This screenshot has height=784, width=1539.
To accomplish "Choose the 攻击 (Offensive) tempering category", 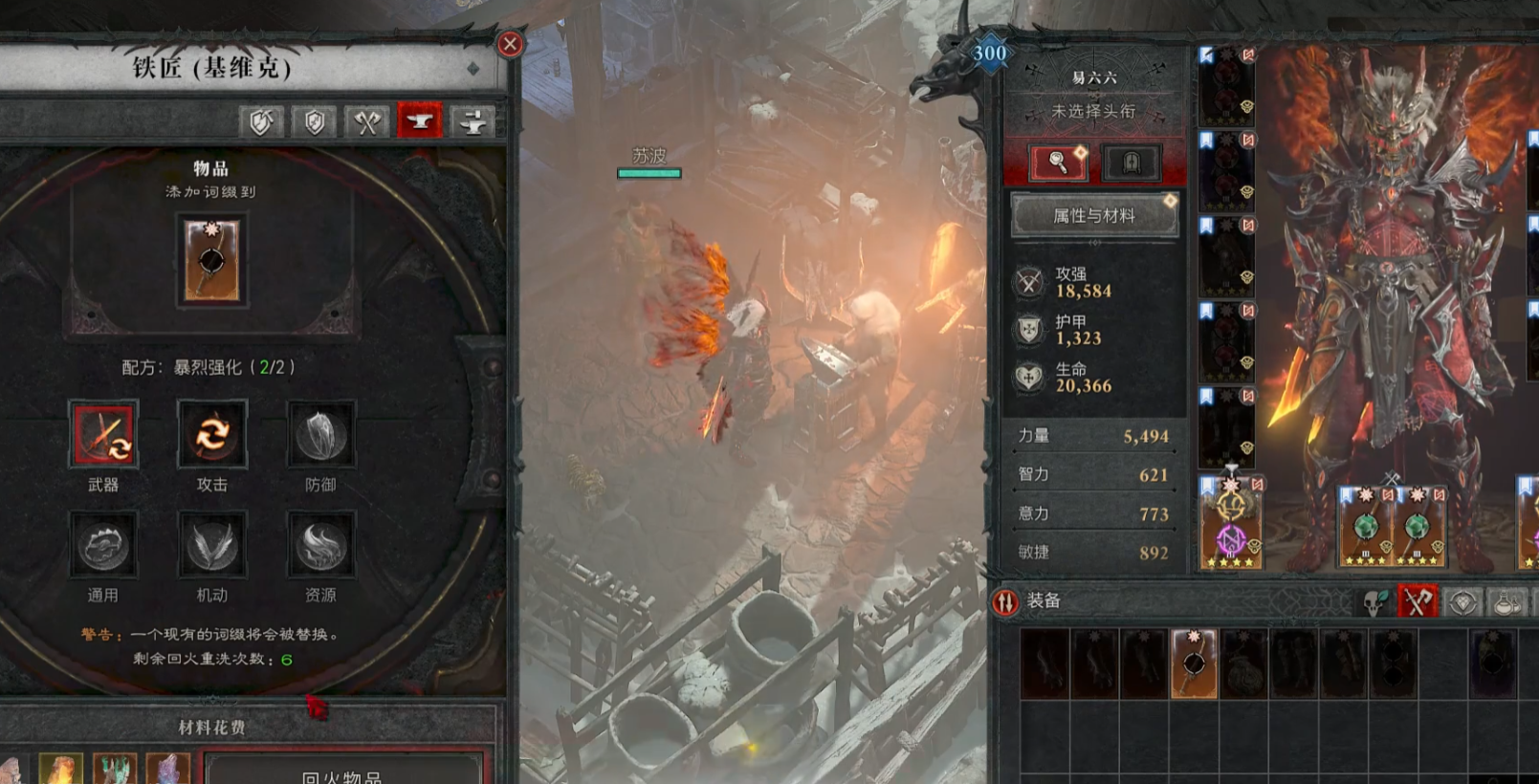I will 212,436.
